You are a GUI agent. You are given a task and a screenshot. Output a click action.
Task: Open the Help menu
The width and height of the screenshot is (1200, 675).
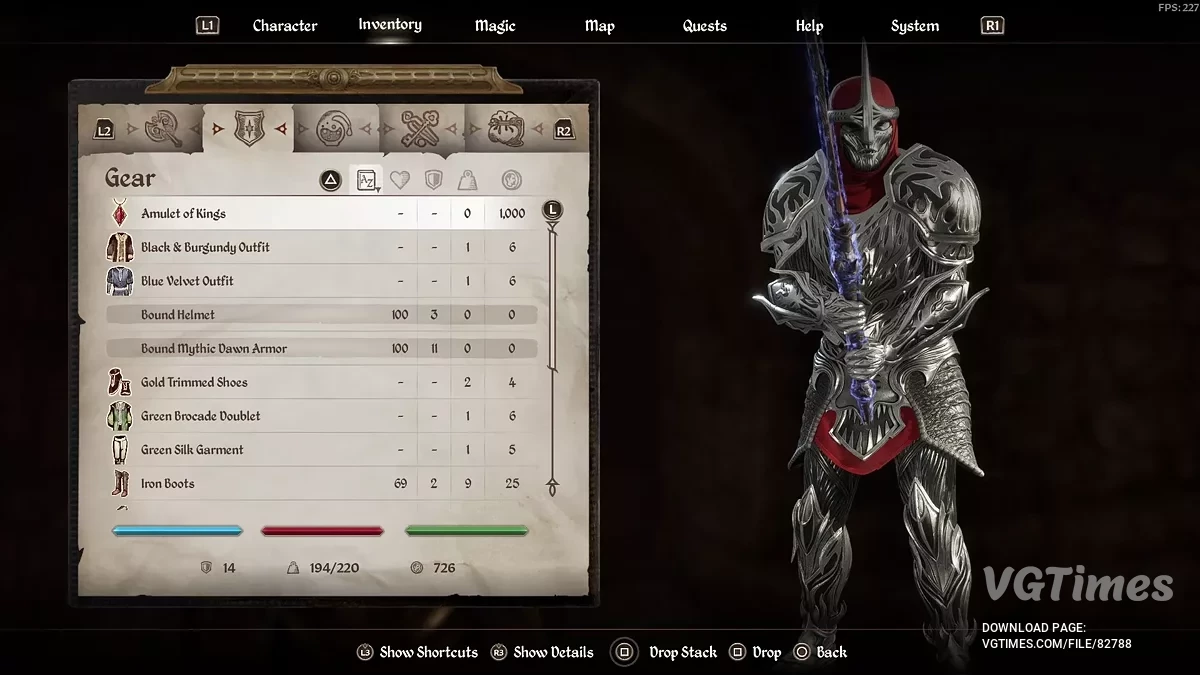click(x=809, y=26)
